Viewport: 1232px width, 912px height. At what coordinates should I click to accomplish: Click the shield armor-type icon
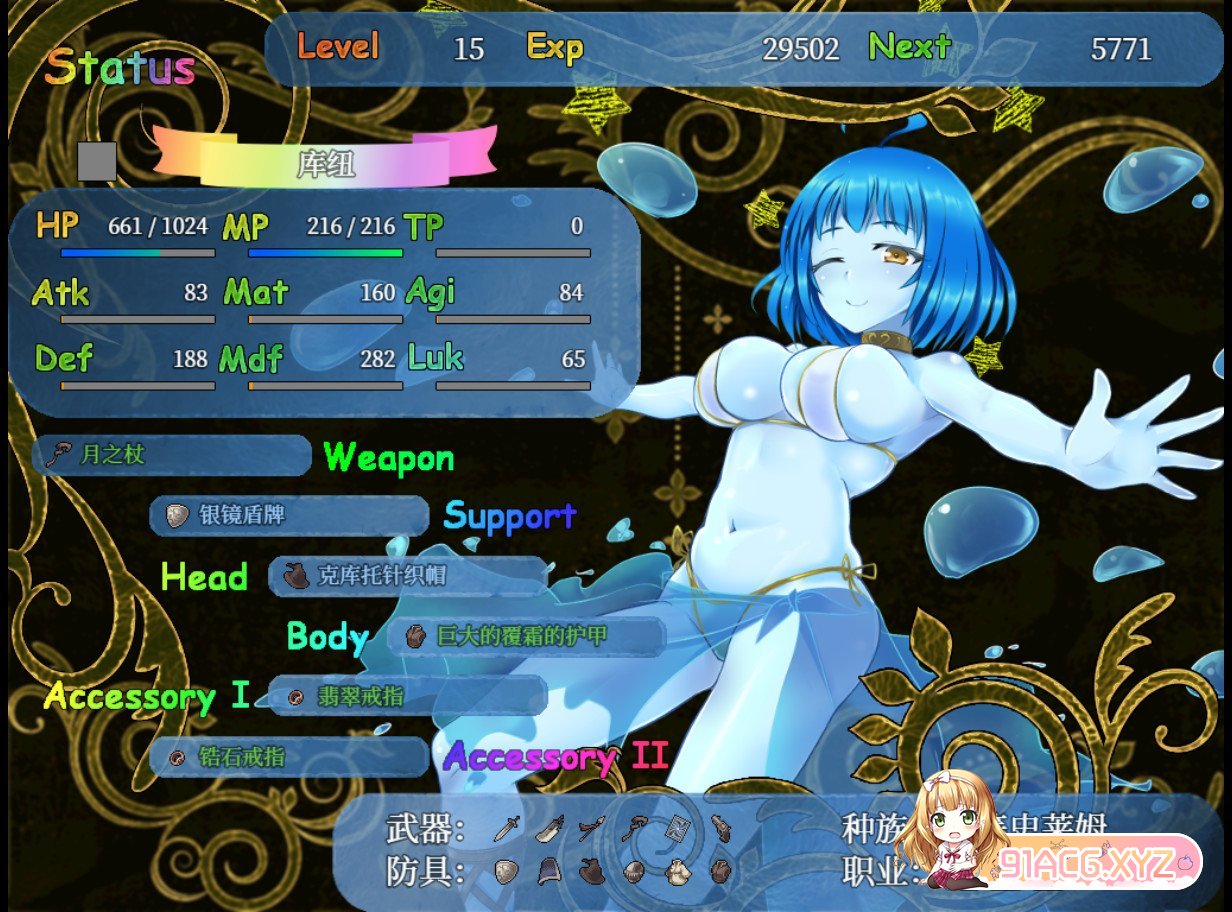(x=508, y=872)
